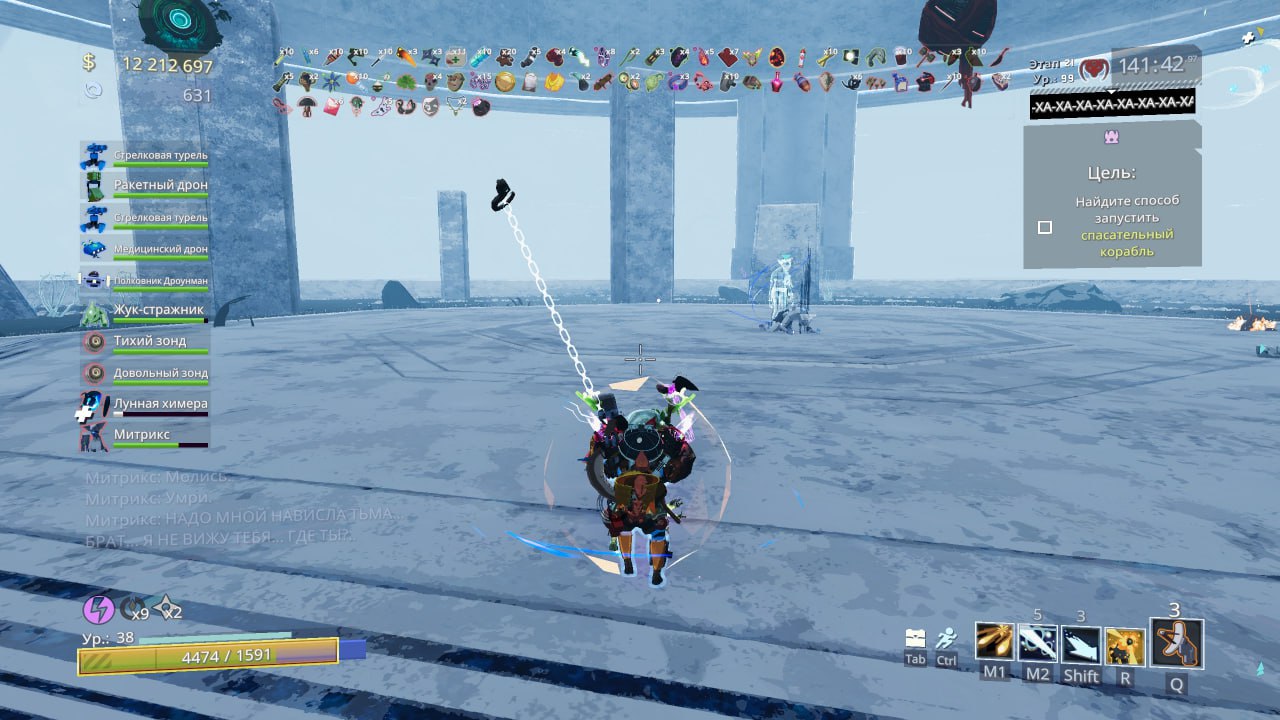Use the white arrow dash utility skill
This screenshot has height=720, width=1280.
coord(1081,643)
